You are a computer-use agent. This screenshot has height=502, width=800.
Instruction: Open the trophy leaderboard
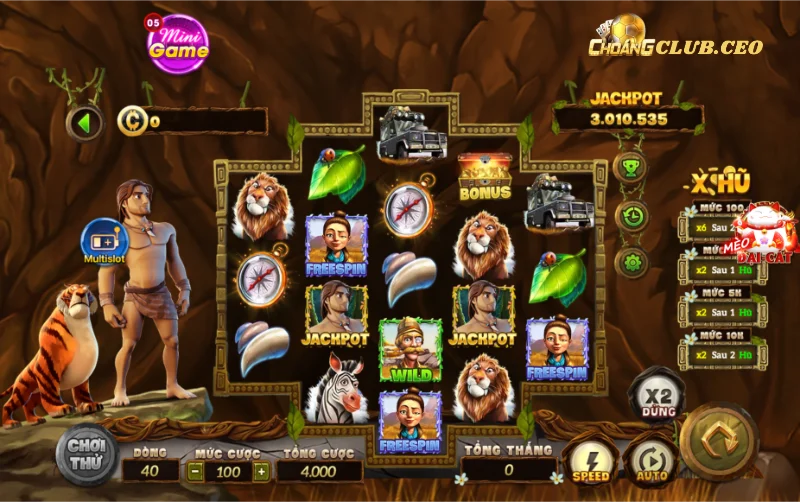(x=630, y=168)
